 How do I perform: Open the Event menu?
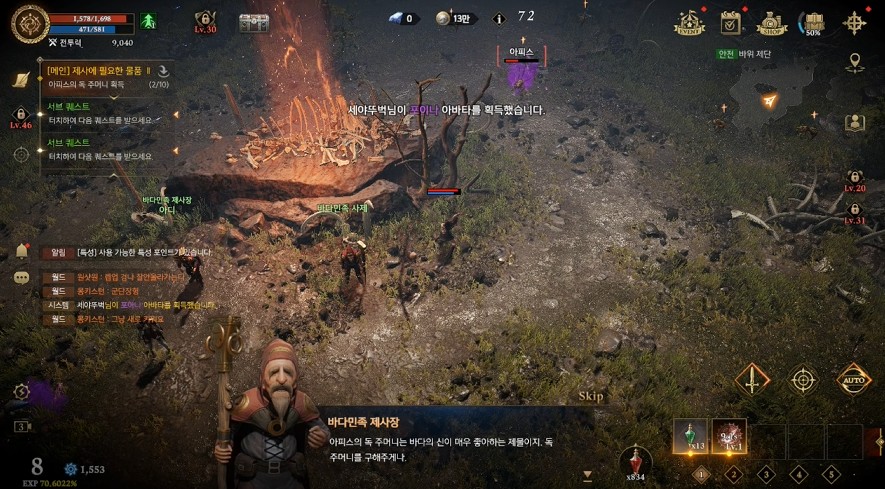(x=689, y=22)
